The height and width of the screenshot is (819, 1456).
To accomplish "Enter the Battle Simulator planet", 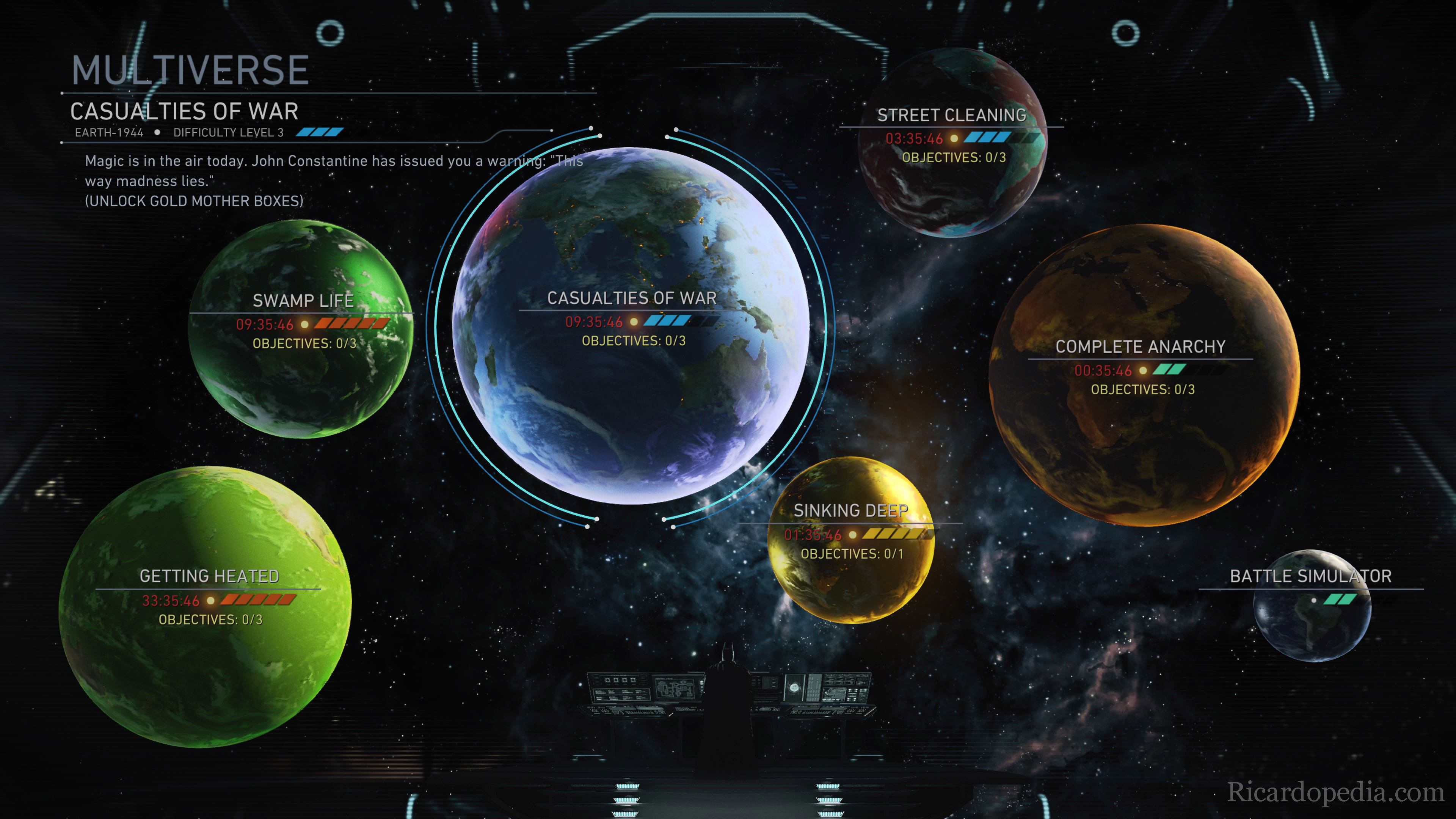I will coord(1311,606).
